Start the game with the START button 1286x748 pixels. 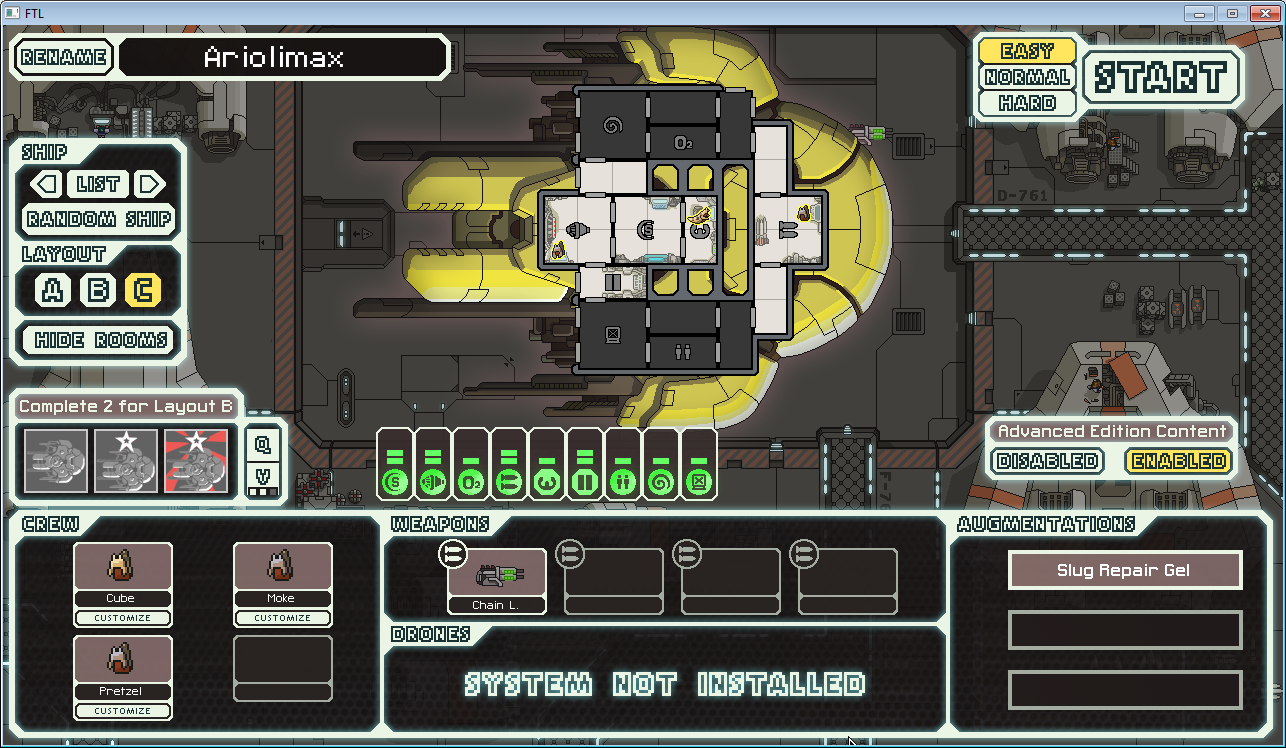[1160, 77]
